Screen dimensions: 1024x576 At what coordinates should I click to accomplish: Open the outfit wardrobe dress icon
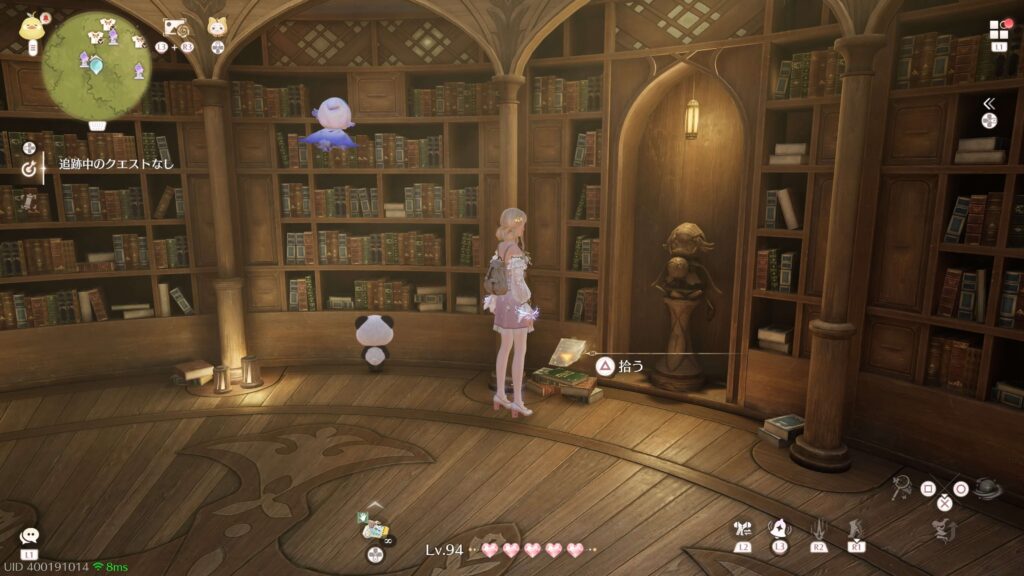click(741, 529)
